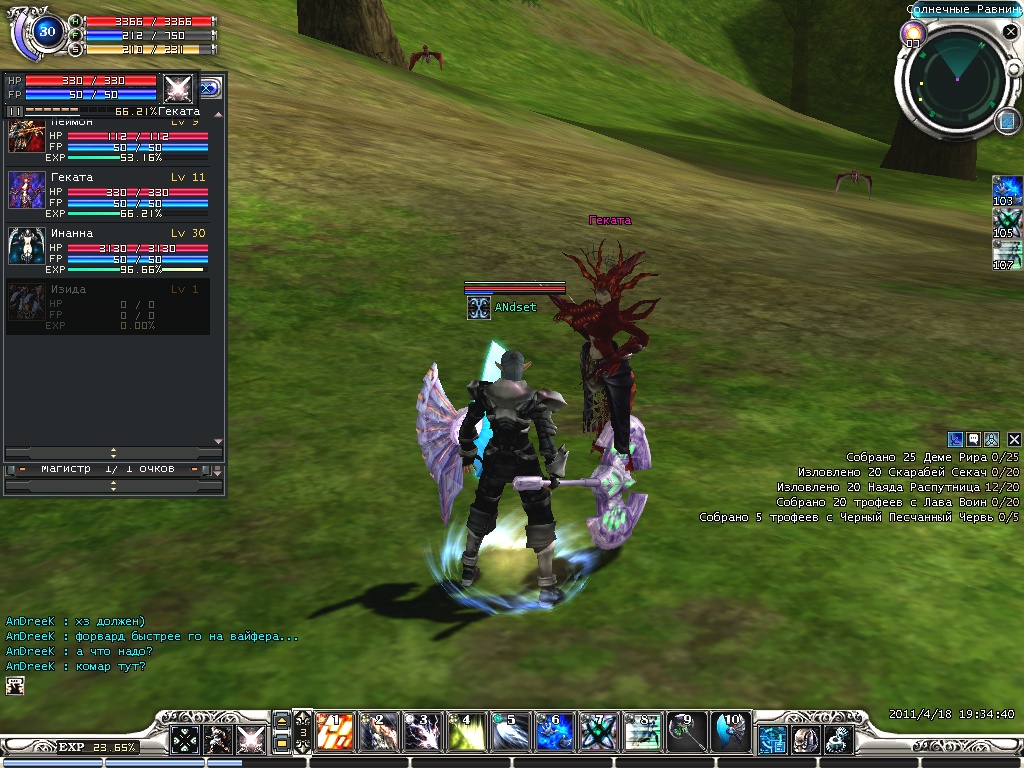
Task: Close the quest tracker with its X
Action: (x=1014, y=439)
